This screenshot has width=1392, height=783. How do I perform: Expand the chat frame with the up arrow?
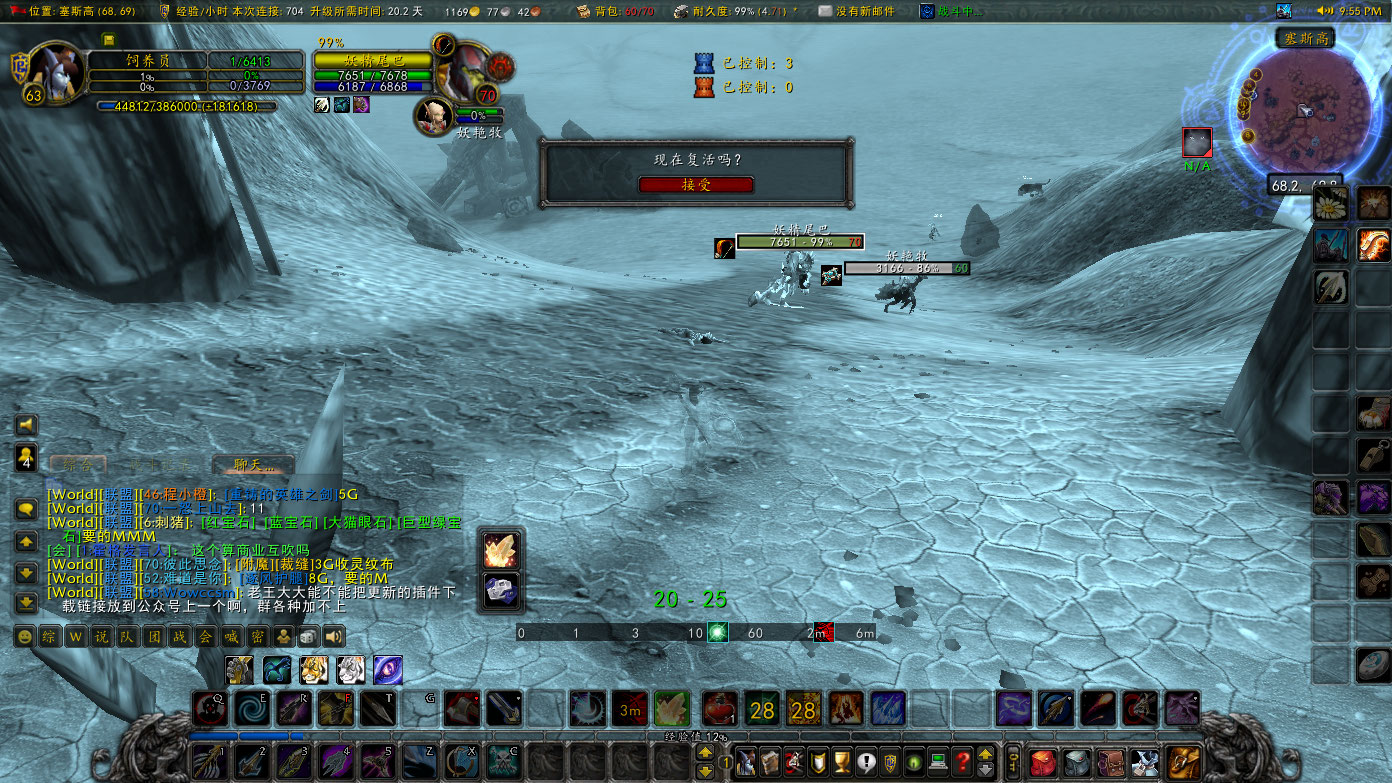click(25, 541)
